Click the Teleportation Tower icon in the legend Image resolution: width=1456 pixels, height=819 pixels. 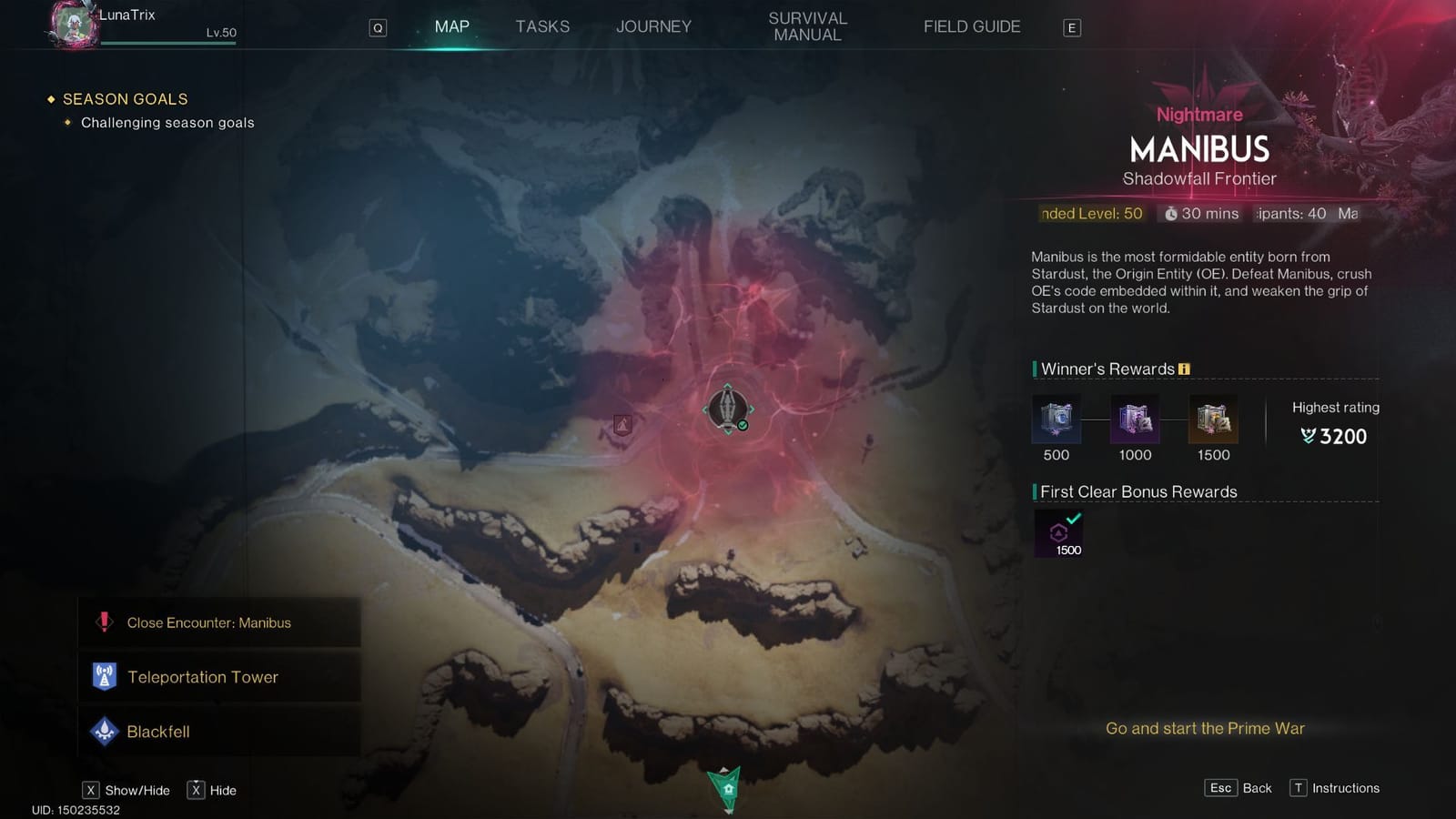[106, 676]
